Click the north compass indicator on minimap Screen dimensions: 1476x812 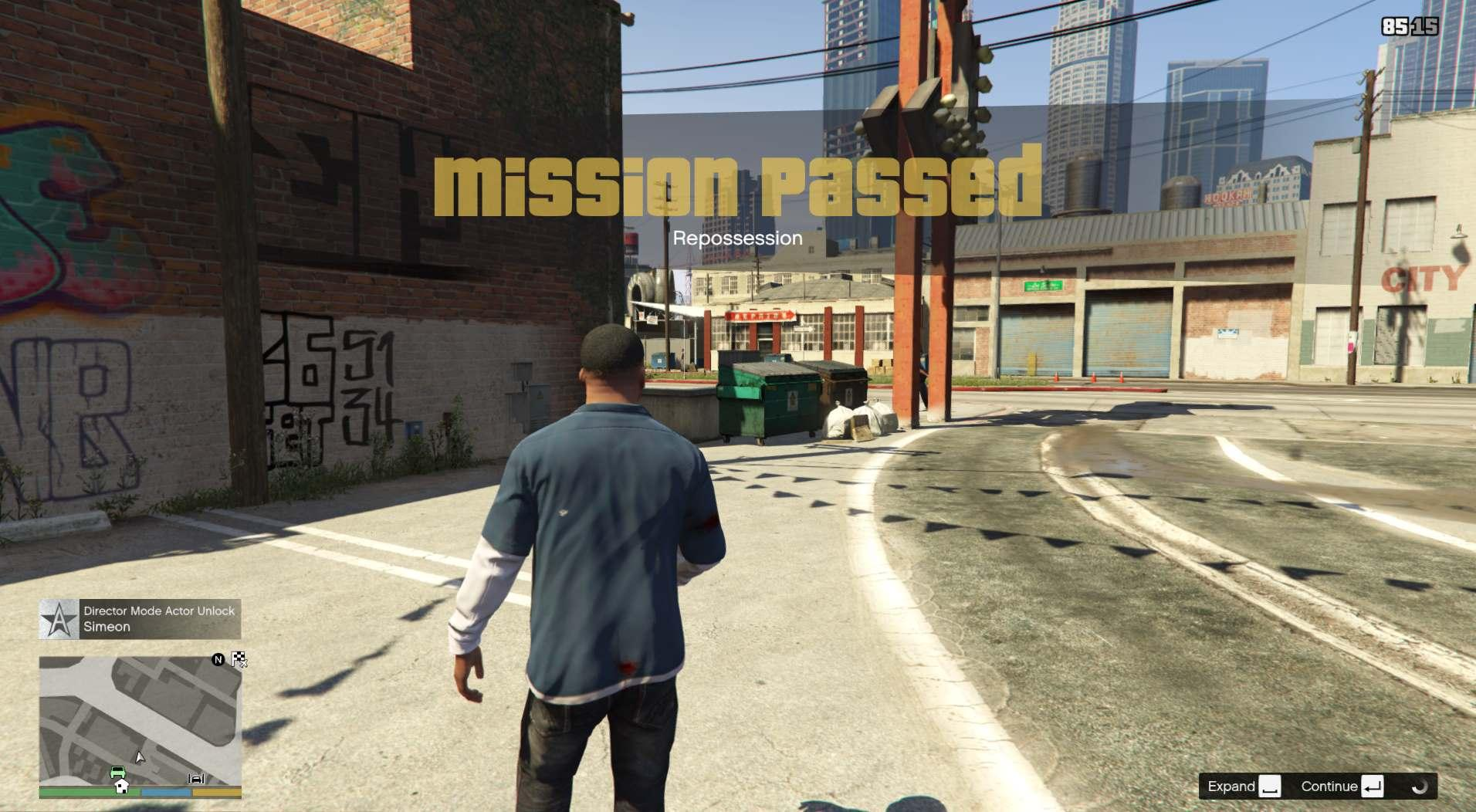(218, 659)
